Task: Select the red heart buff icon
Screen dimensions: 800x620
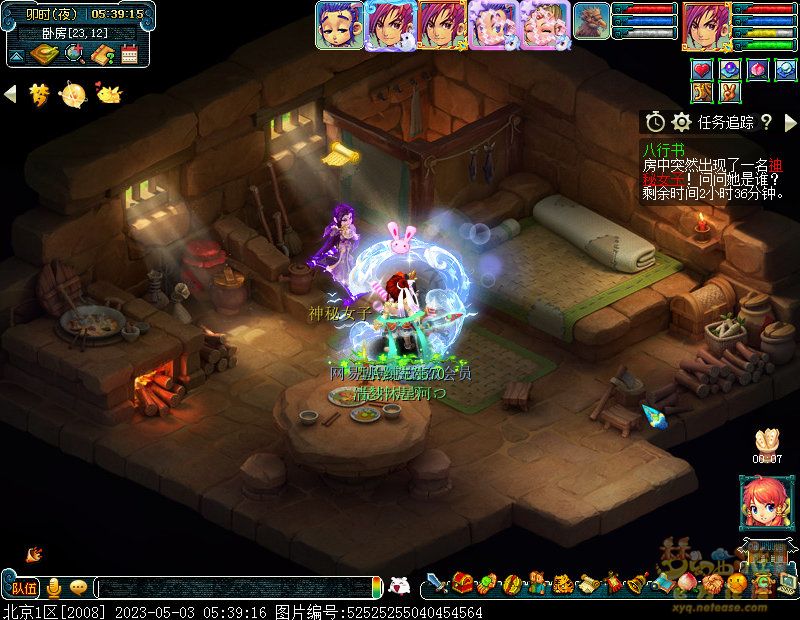Action: [702, 70]
